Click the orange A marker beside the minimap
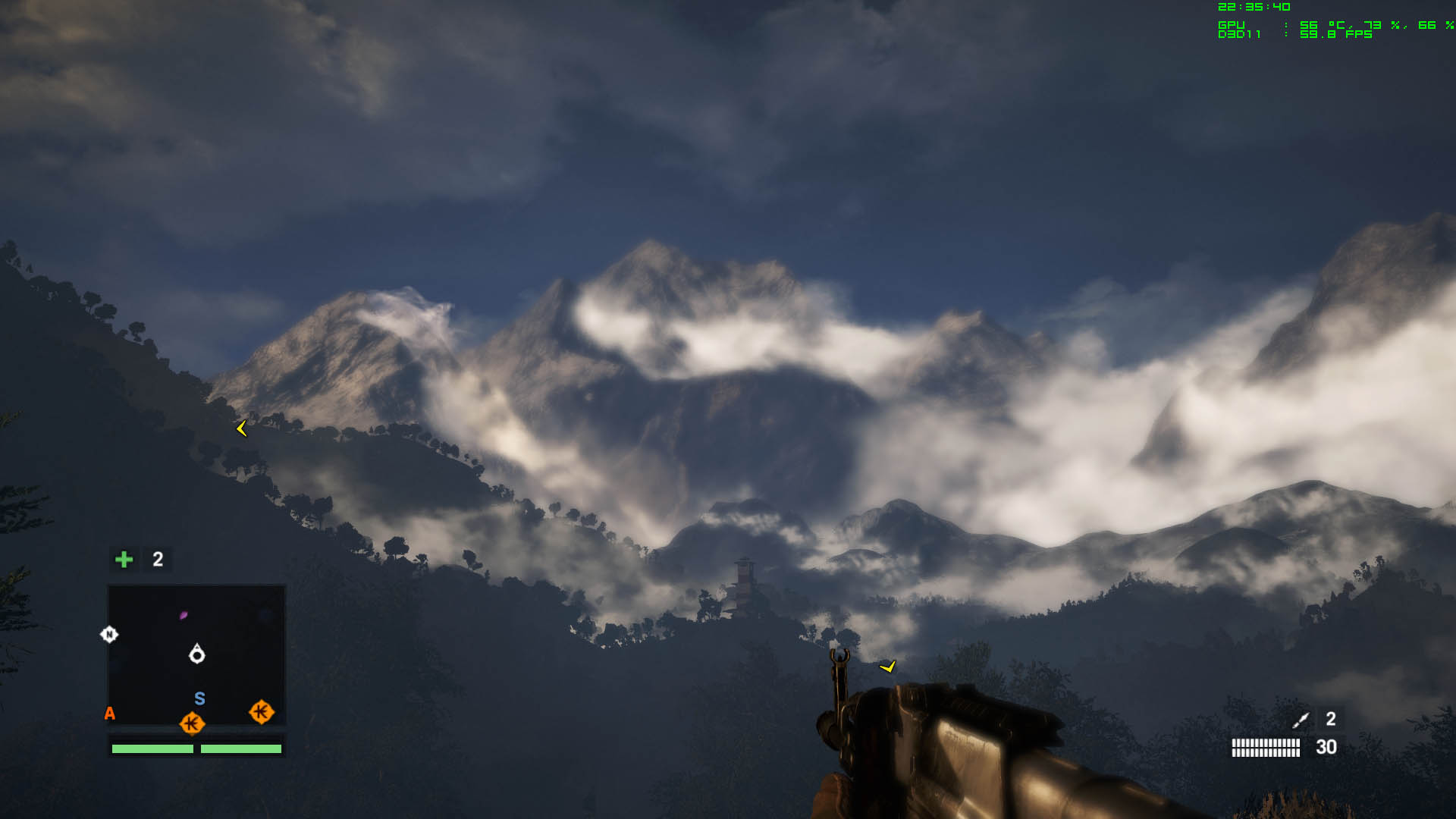 (x=110, y=714)
